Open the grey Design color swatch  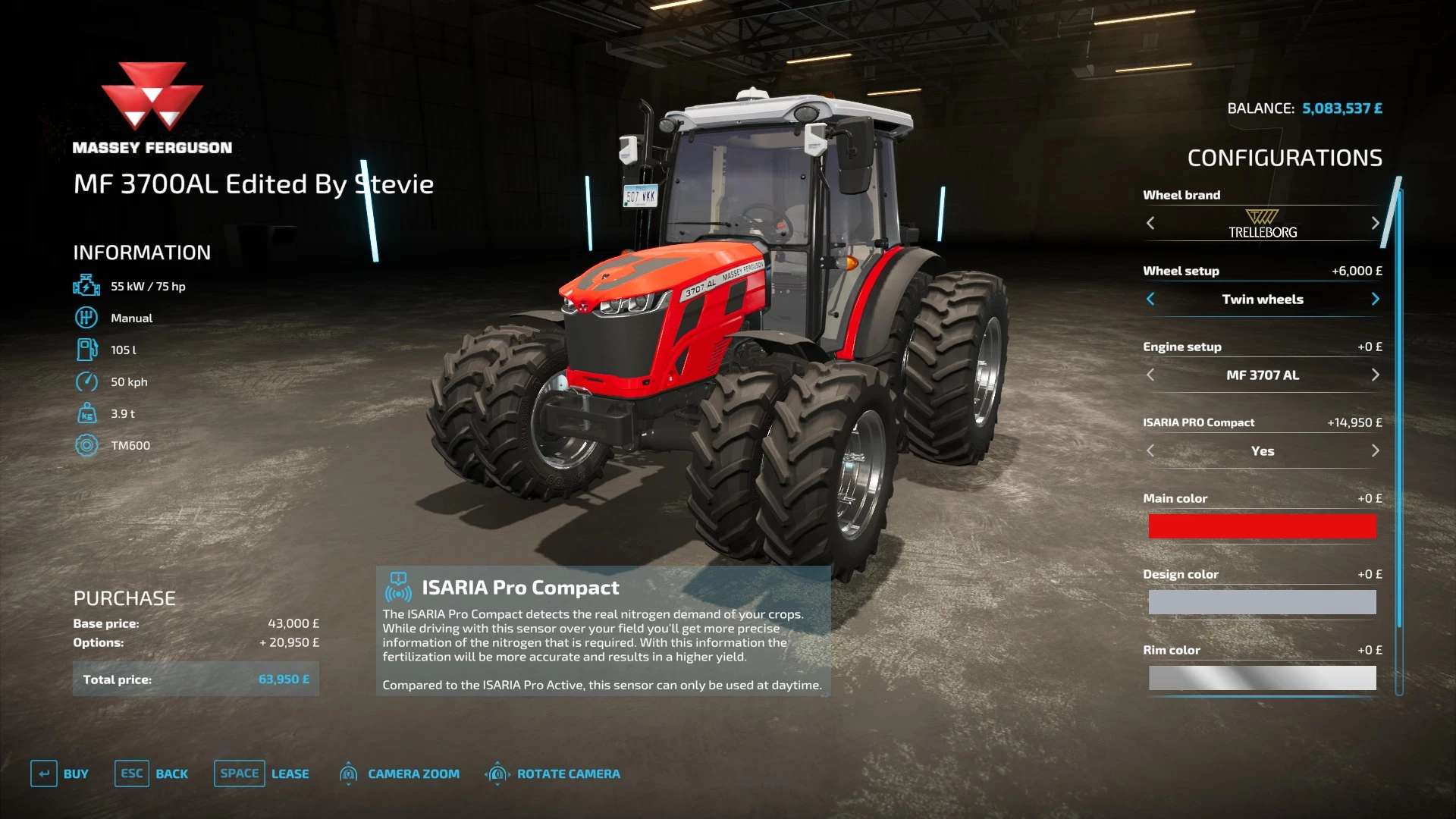click(1262, 602)
